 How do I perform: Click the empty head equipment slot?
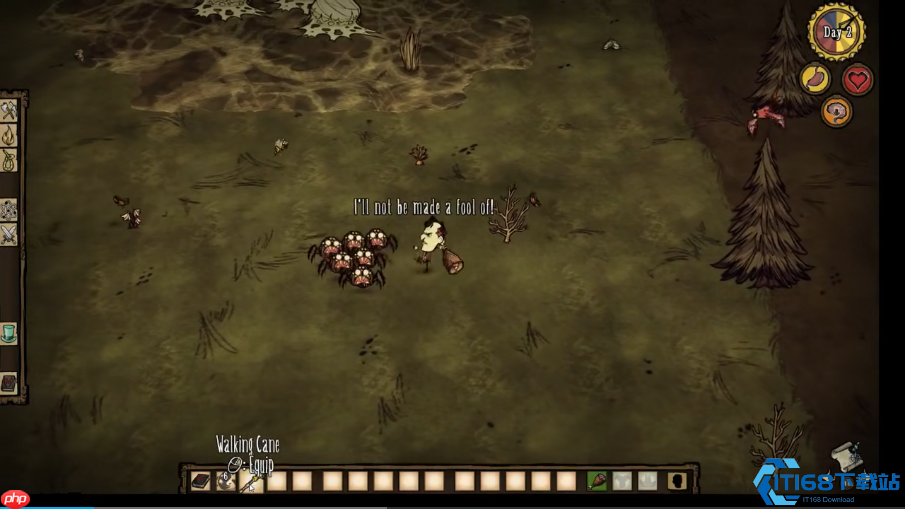[x=648, y=481]
